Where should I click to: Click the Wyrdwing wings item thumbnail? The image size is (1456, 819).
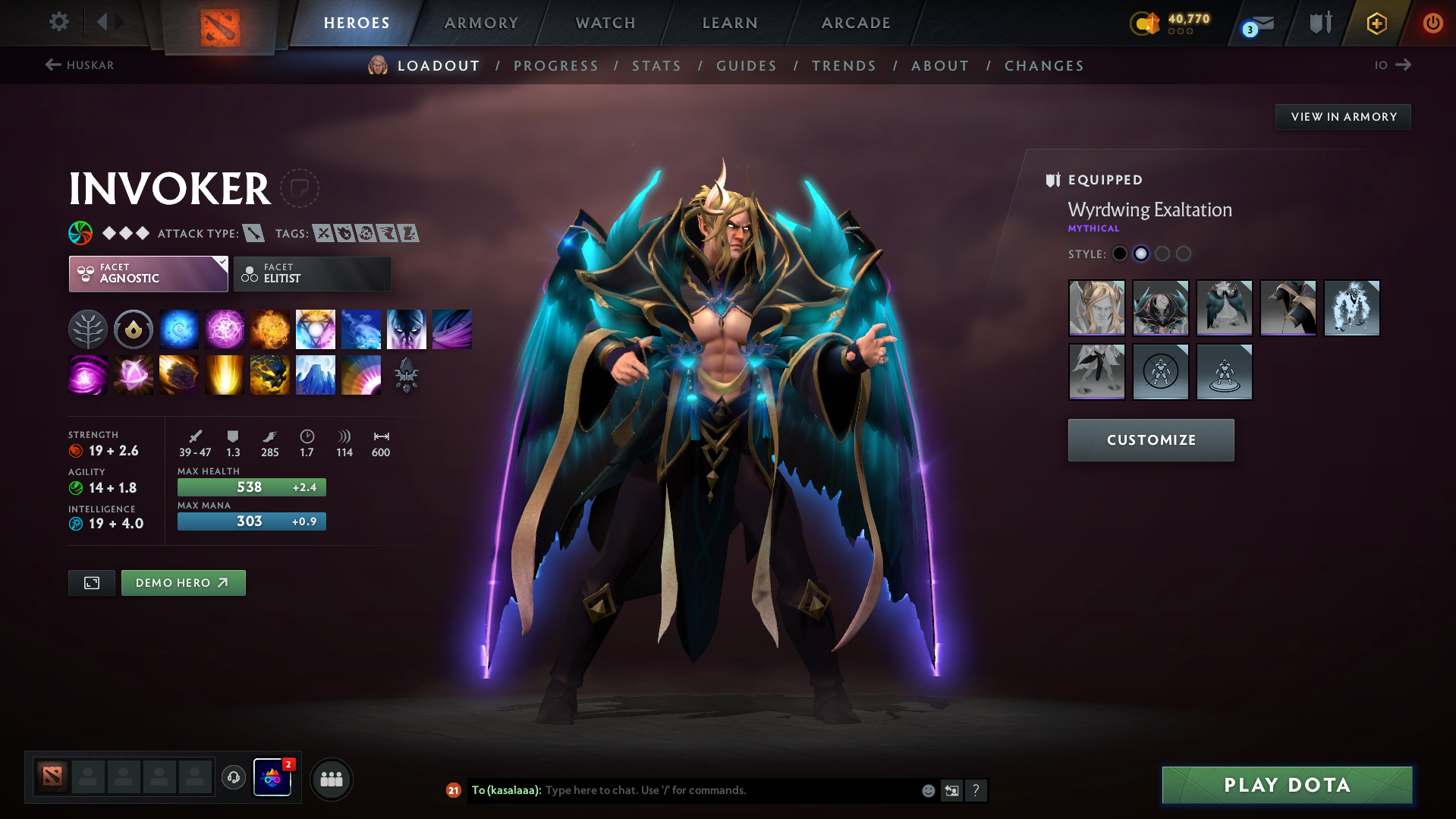coord(1224,308)
